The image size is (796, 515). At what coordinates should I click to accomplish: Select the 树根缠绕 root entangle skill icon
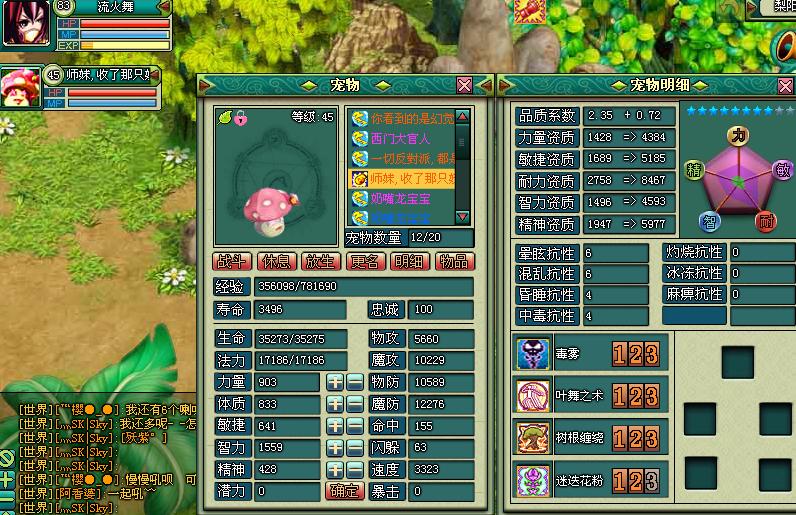tap(533, 438)
